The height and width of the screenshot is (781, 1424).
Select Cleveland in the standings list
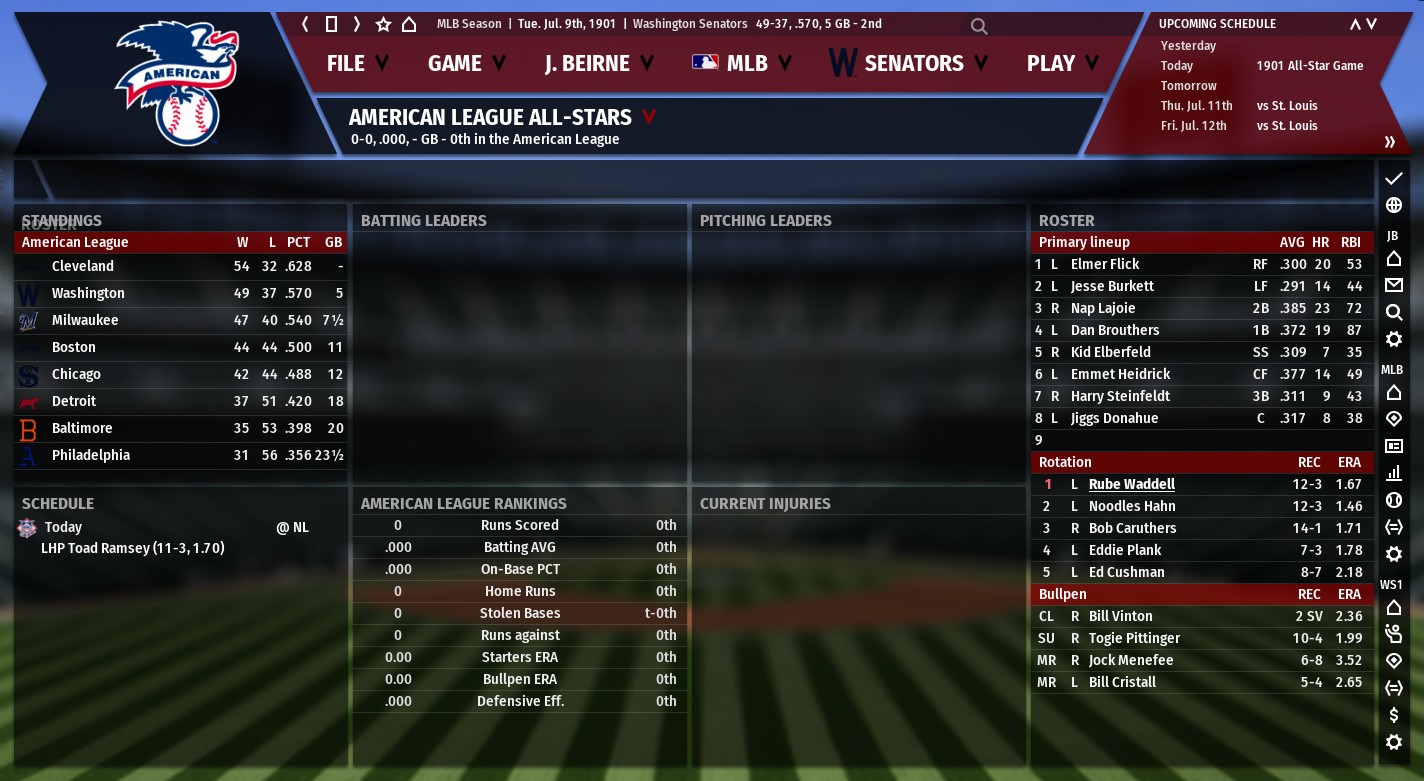pos(83,266)
